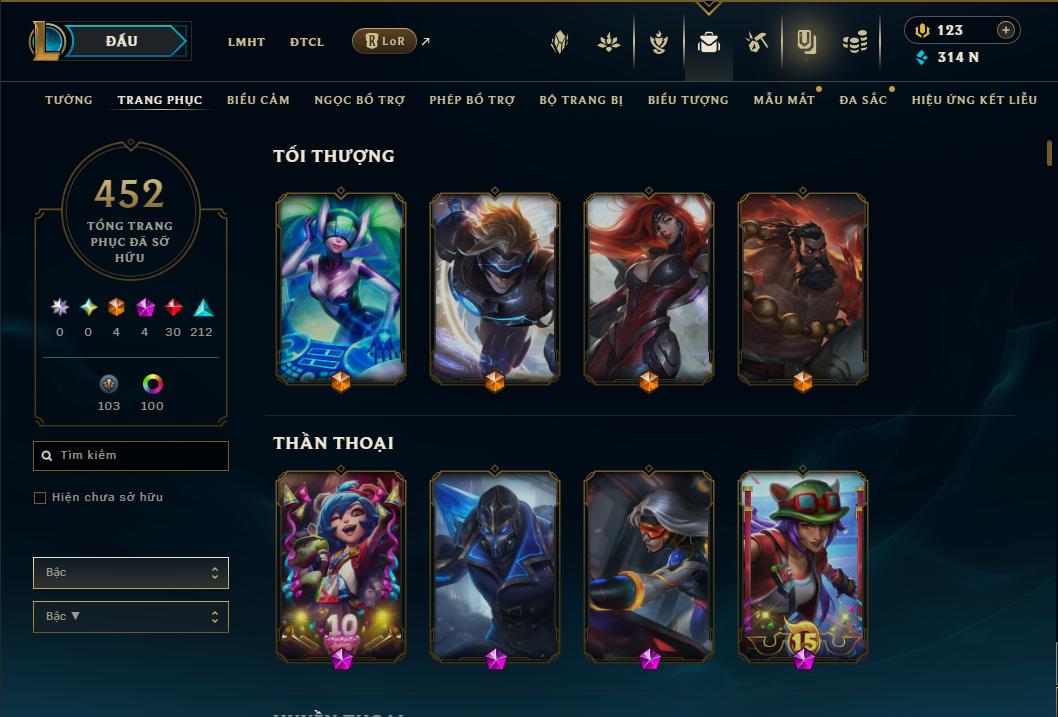Switch to the BIỂU CẢM tab
The width and height of the screenshot is (1058, 717).
[258, 100]
